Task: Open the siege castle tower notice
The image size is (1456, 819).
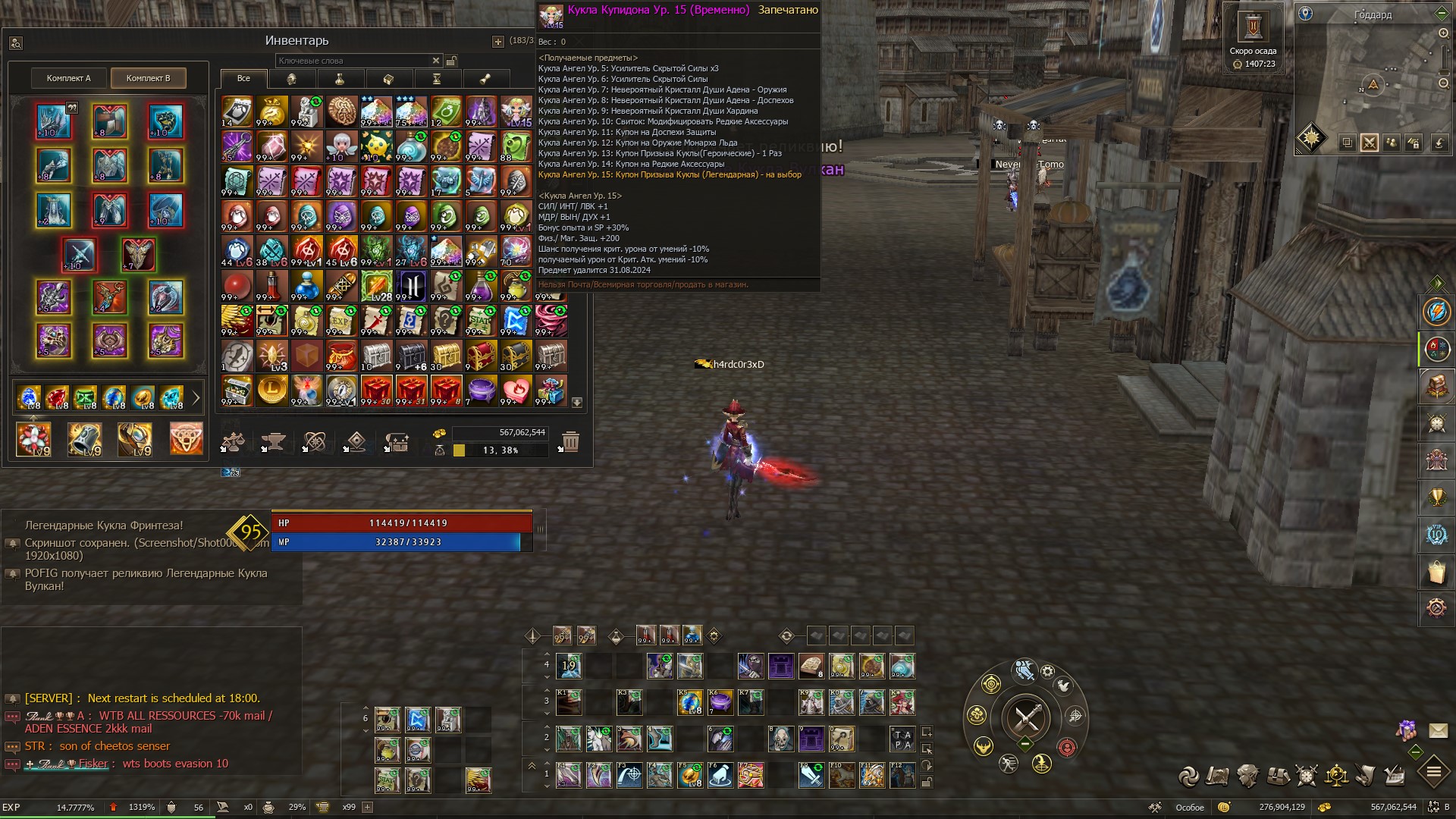Action: (x=1253, y=28)
